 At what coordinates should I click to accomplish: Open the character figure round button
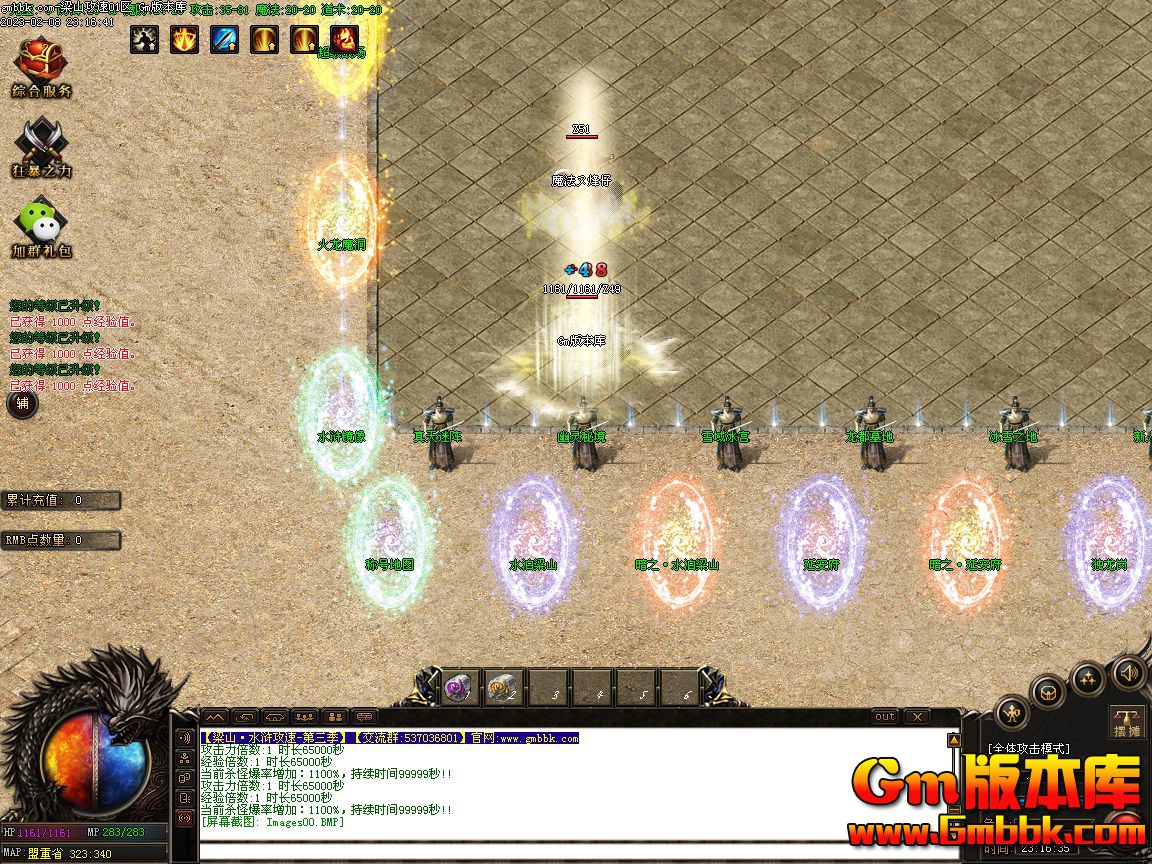pos(1013,714)
